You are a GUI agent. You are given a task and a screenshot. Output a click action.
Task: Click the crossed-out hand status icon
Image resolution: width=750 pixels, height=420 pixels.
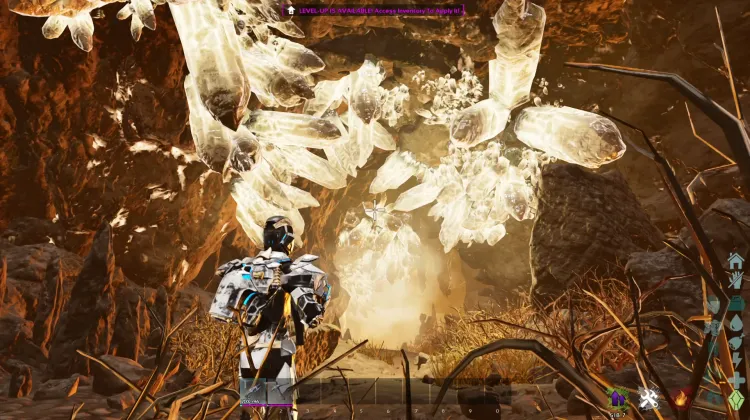pyautogui.click(x=735, y=282)
